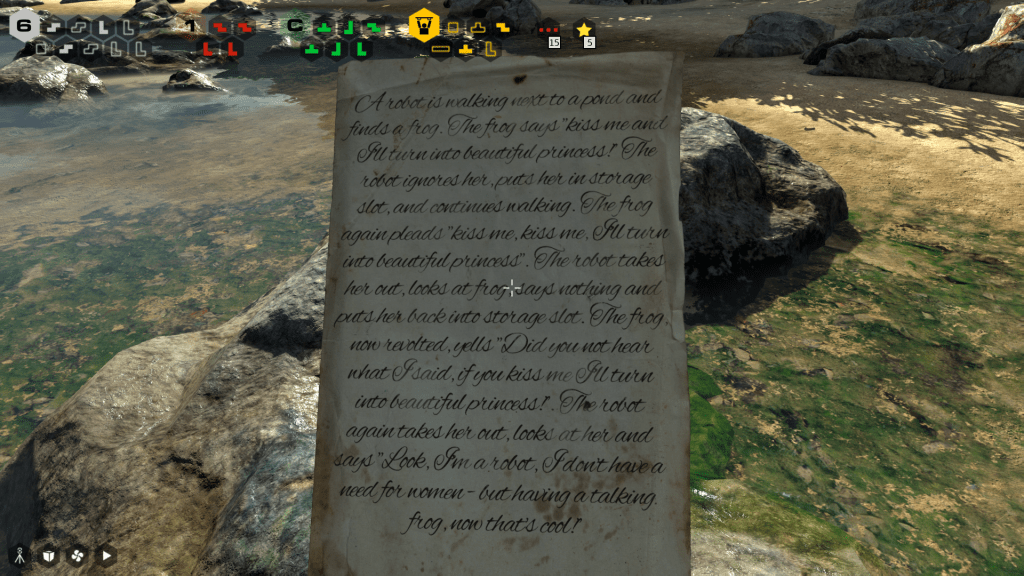
Task: Open the highlighted yellow gate hexagon
Action: [424, 25]
